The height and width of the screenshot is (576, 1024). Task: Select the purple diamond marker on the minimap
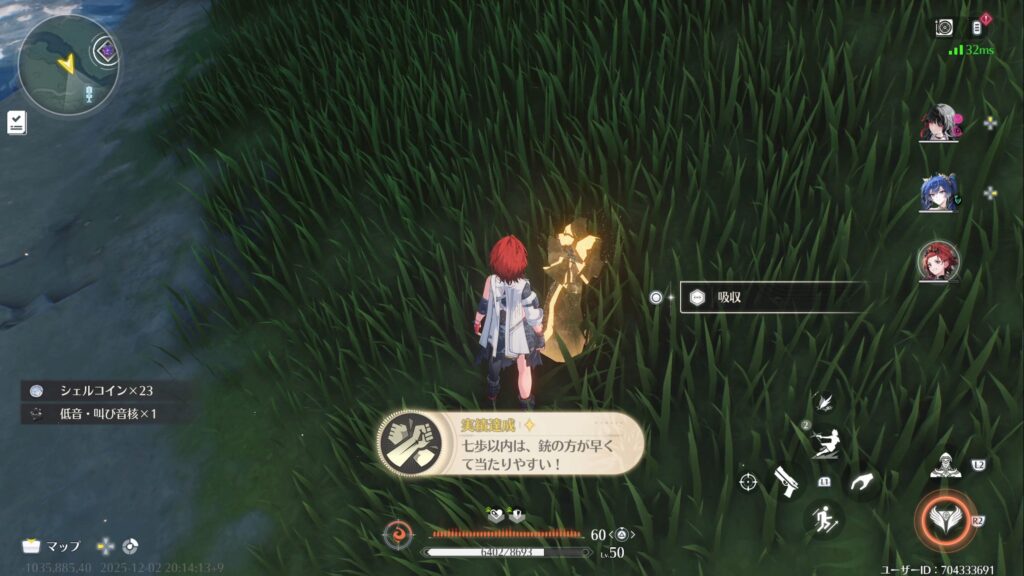pos(107,49)
